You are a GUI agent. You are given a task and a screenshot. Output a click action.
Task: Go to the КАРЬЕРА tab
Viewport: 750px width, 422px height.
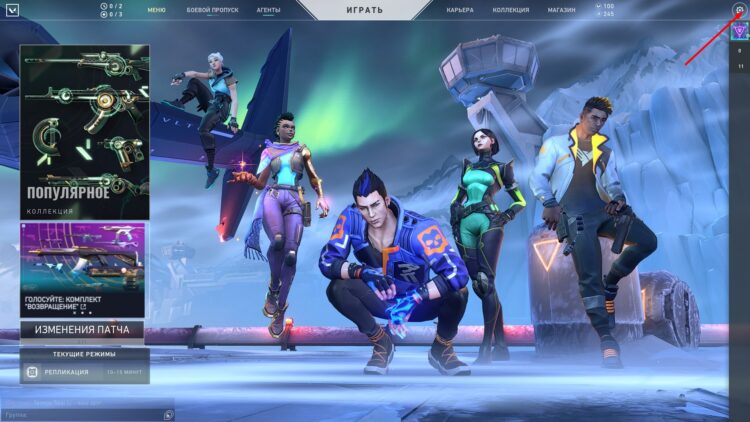pyautogui.click(x=460, y=9)
